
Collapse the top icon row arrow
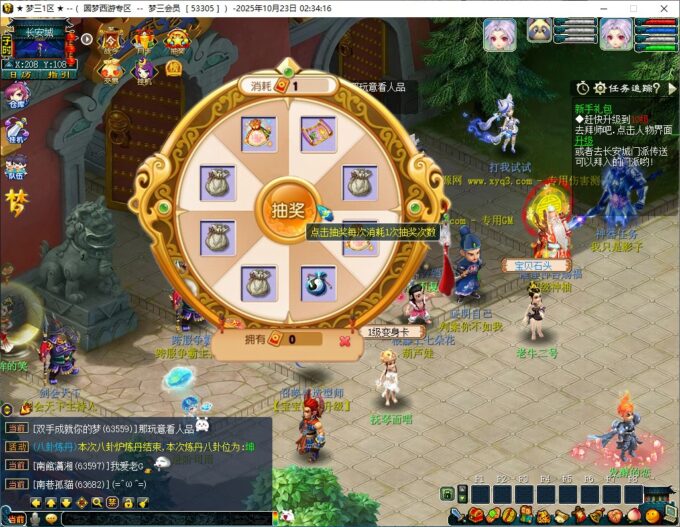[87, 40]
